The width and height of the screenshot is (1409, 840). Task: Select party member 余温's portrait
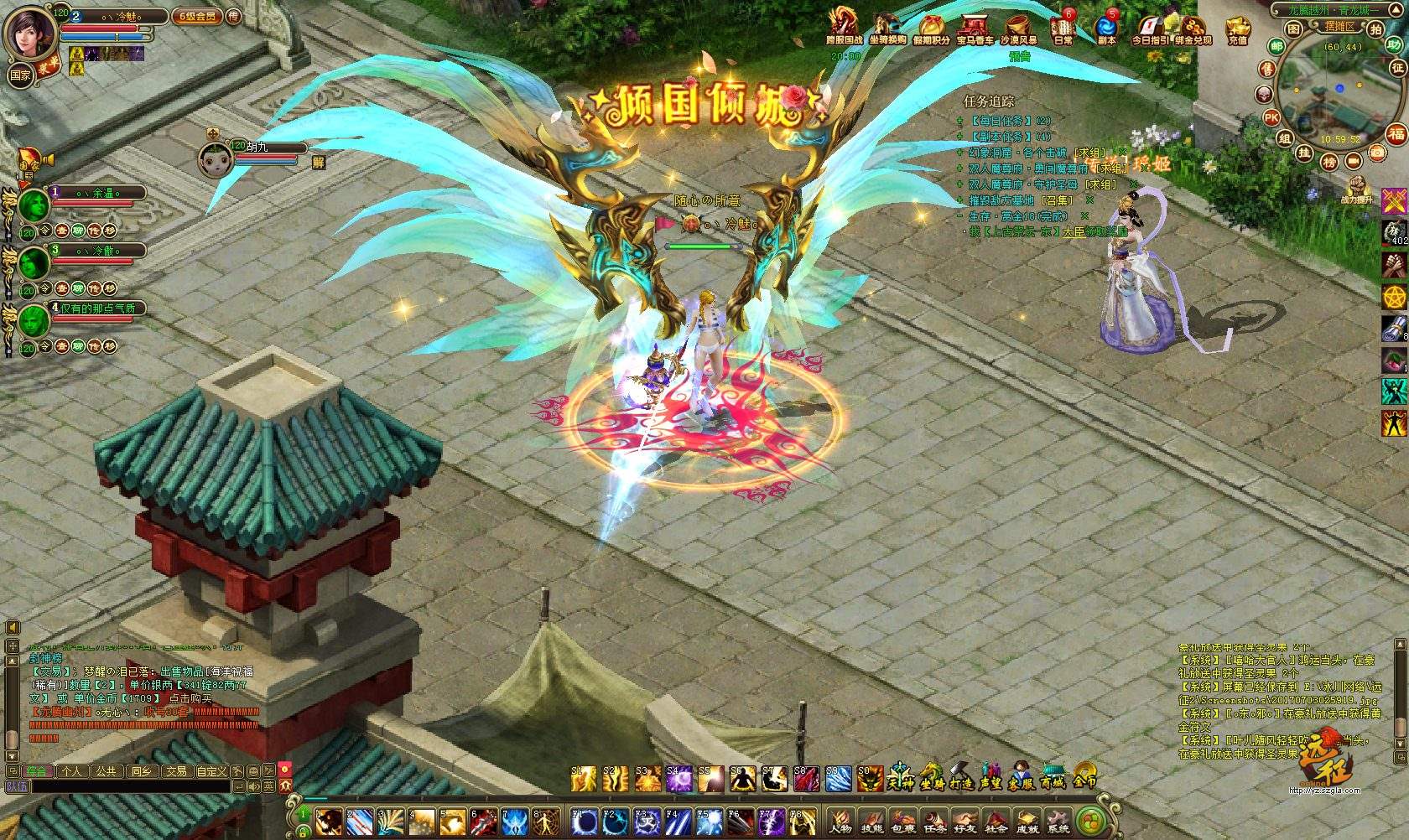[x=34, y=204]
